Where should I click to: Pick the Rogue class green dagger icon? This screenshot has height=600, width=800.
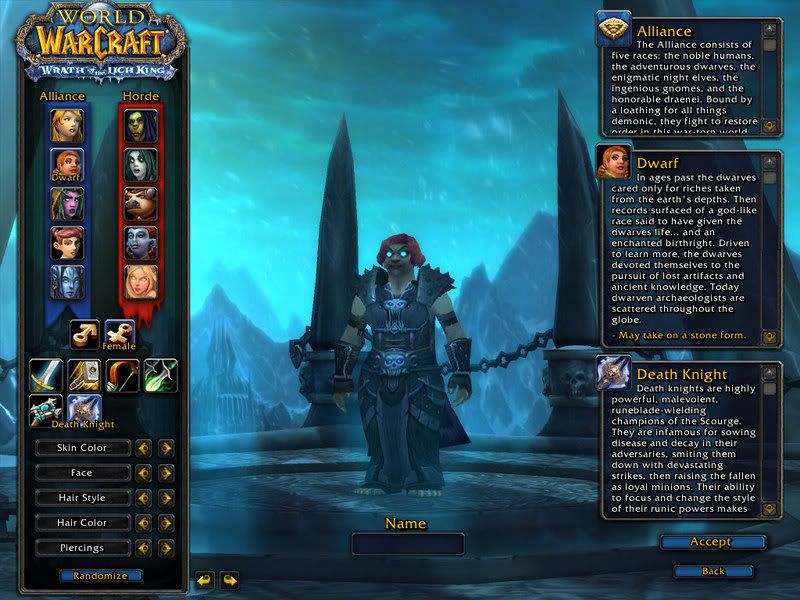tap(160, 375)
